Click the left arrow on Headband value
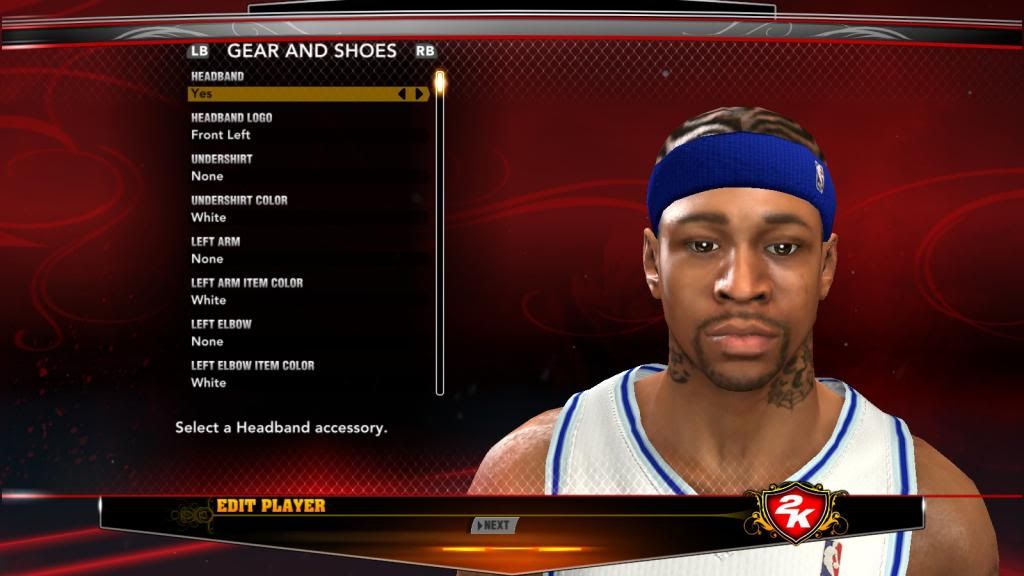 [x=403, y=94]
